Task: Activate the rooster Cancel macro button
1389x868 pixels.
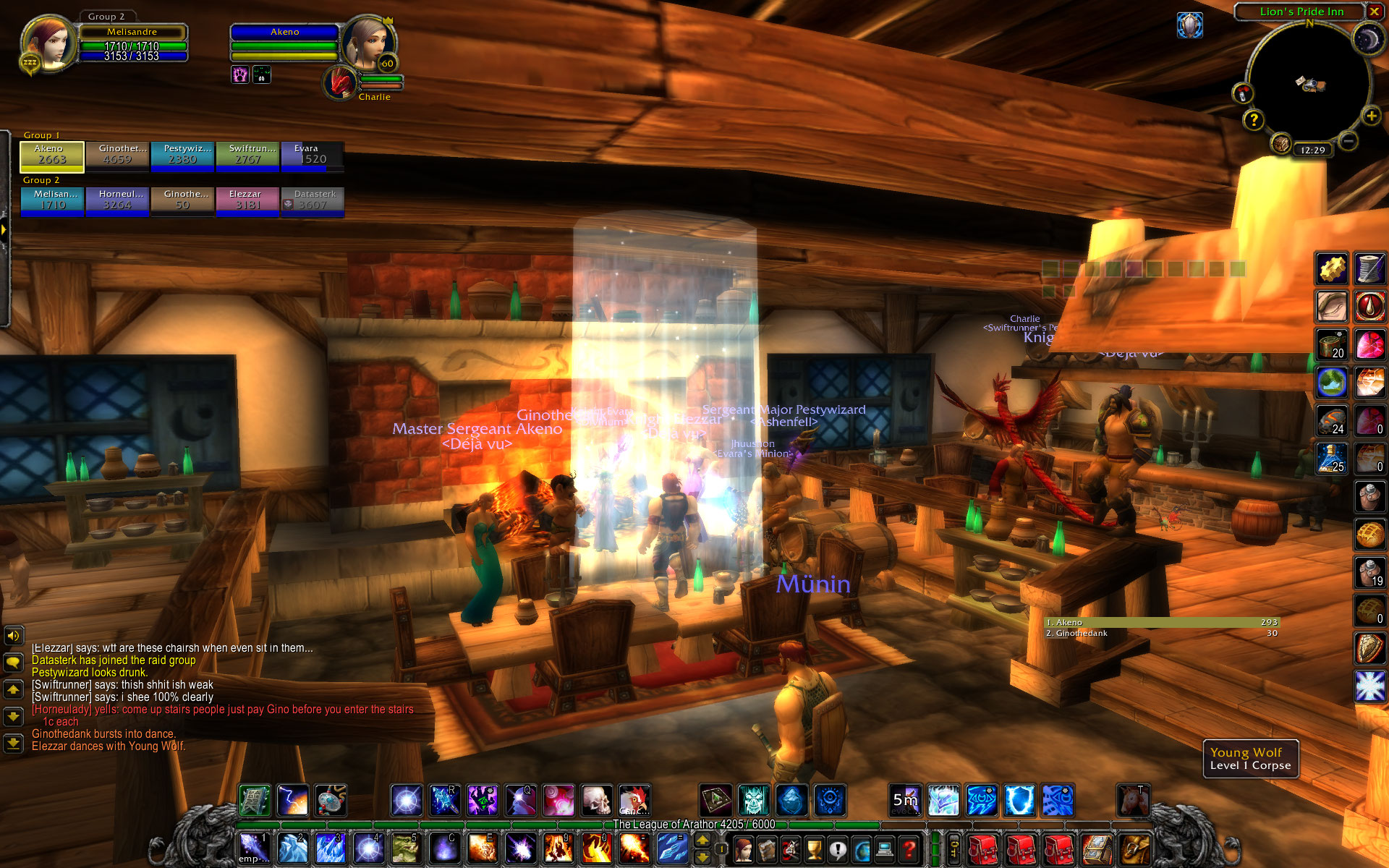Action: click(634, 800)
